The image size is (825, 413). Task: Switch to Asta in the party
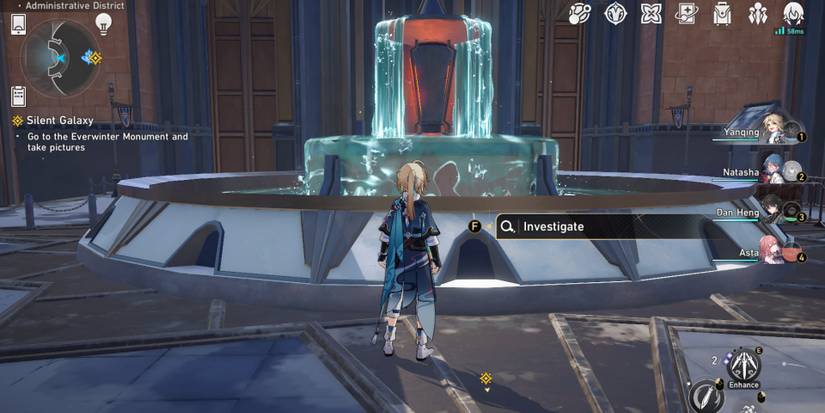point(772,251)
